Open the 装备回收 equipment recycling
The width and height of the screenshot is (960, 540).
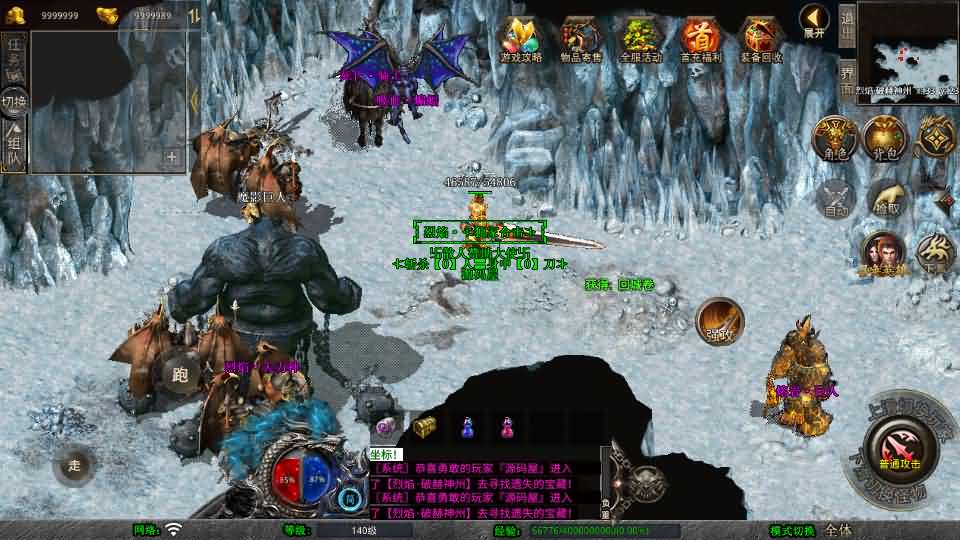(761, 40)
